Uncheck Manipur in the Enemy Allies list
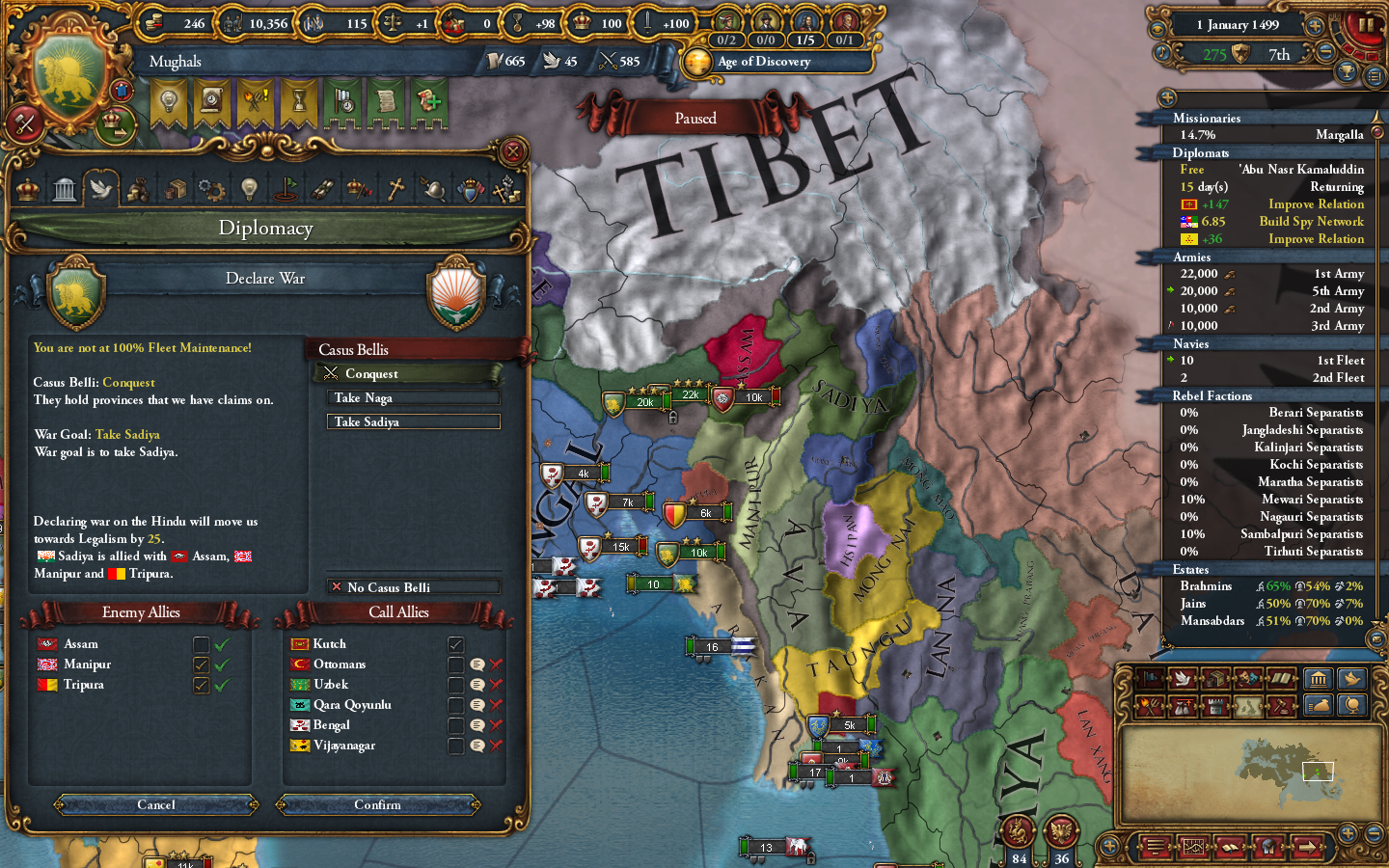 (202, 664)
